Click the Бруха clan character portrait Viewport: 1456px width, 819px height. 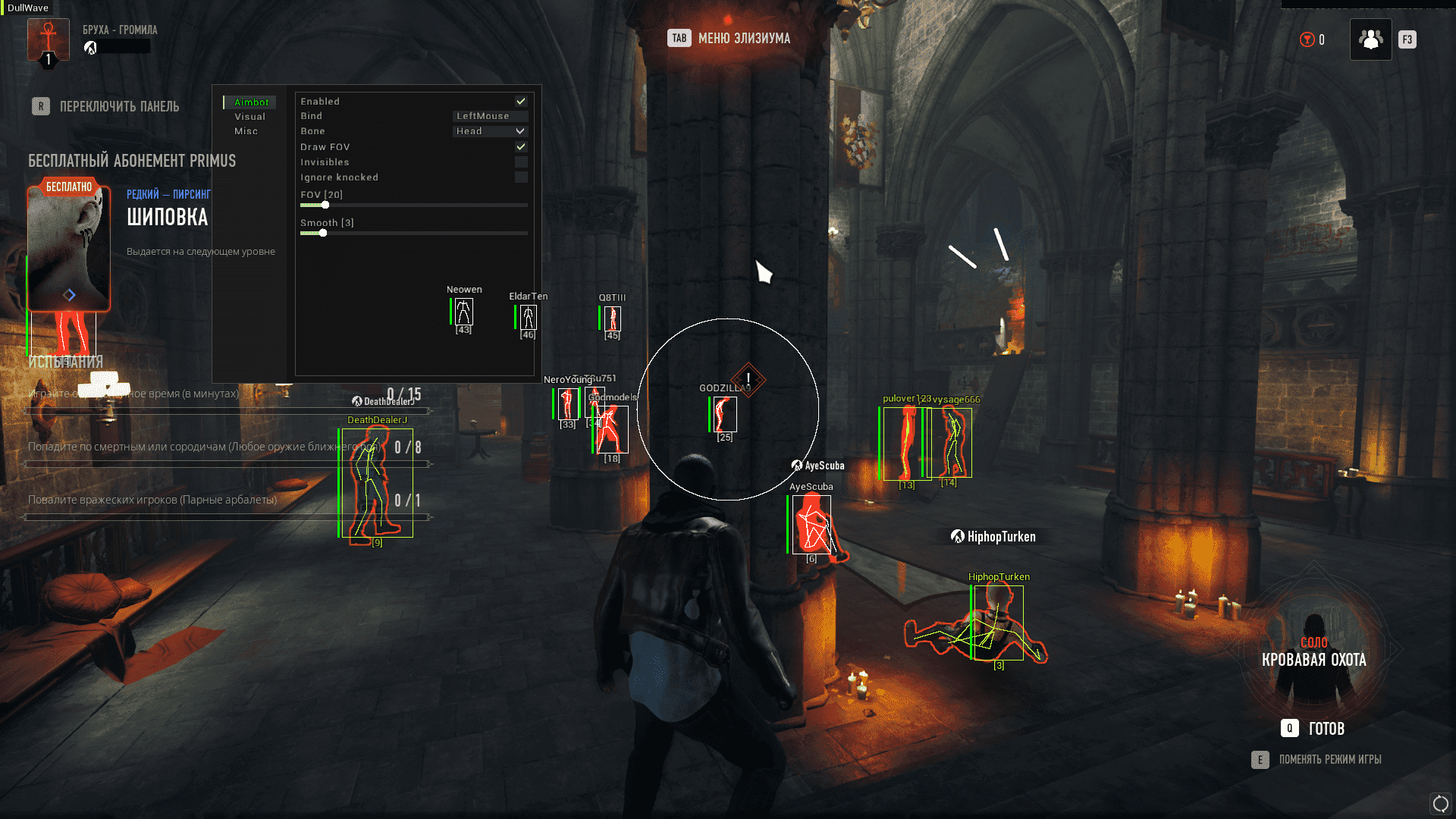[48, 39]
